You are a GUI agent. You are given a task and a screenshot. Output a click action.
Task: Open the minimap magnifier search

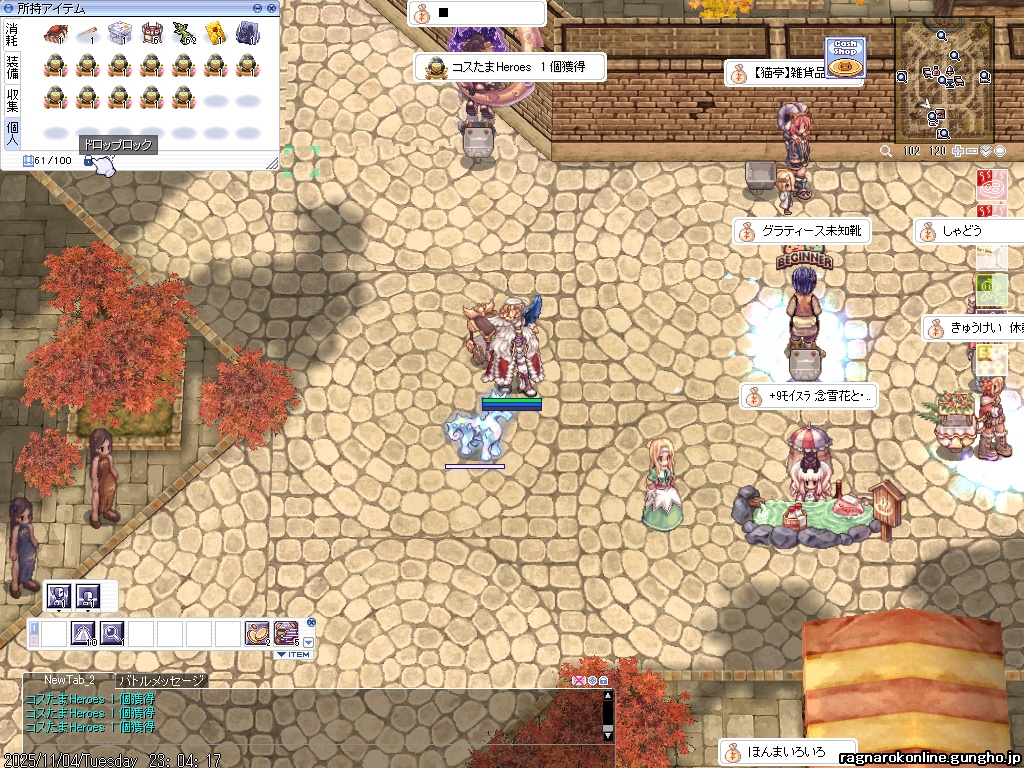coord(886,151)
